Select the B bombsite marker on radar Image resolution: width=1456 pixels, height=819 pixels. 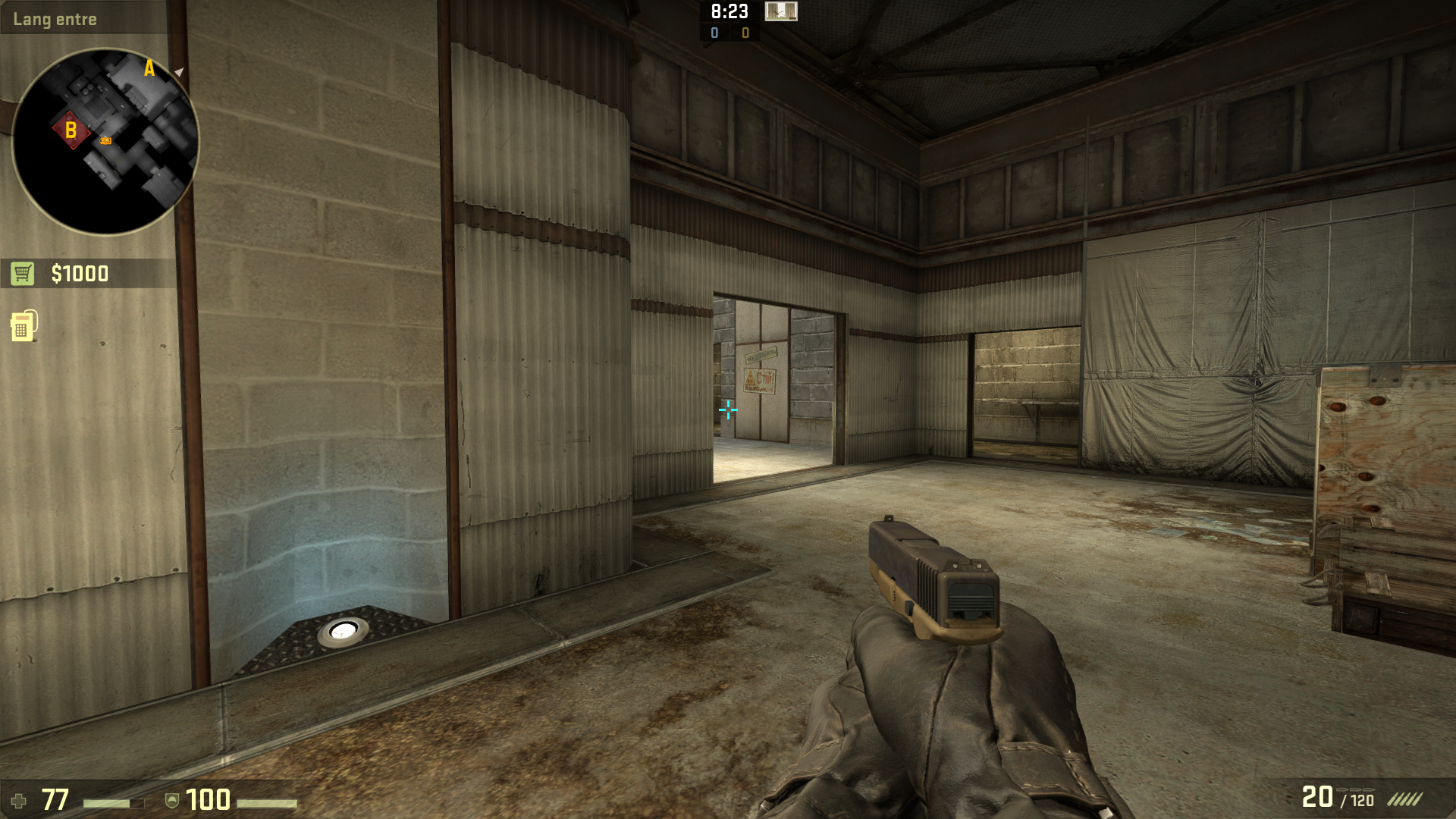coord(71,130)
